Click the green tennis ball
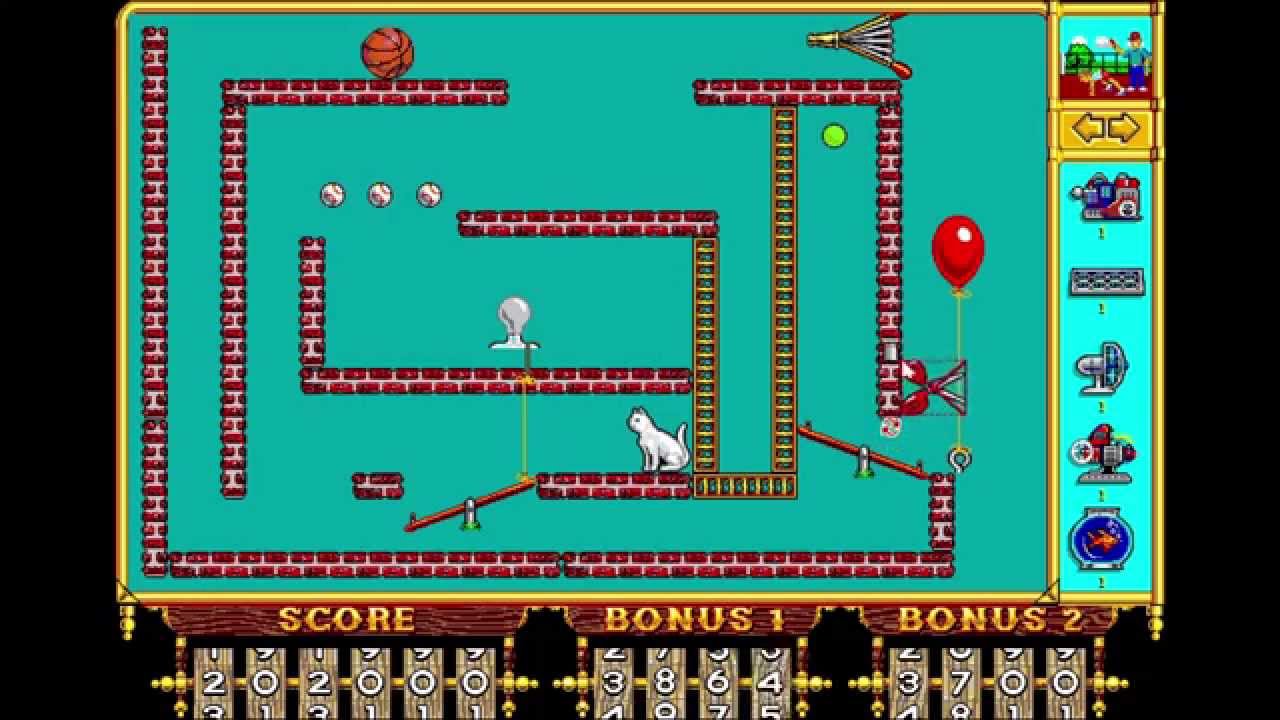This screenshot has height=720, width=1280. (x=833, y=136)
